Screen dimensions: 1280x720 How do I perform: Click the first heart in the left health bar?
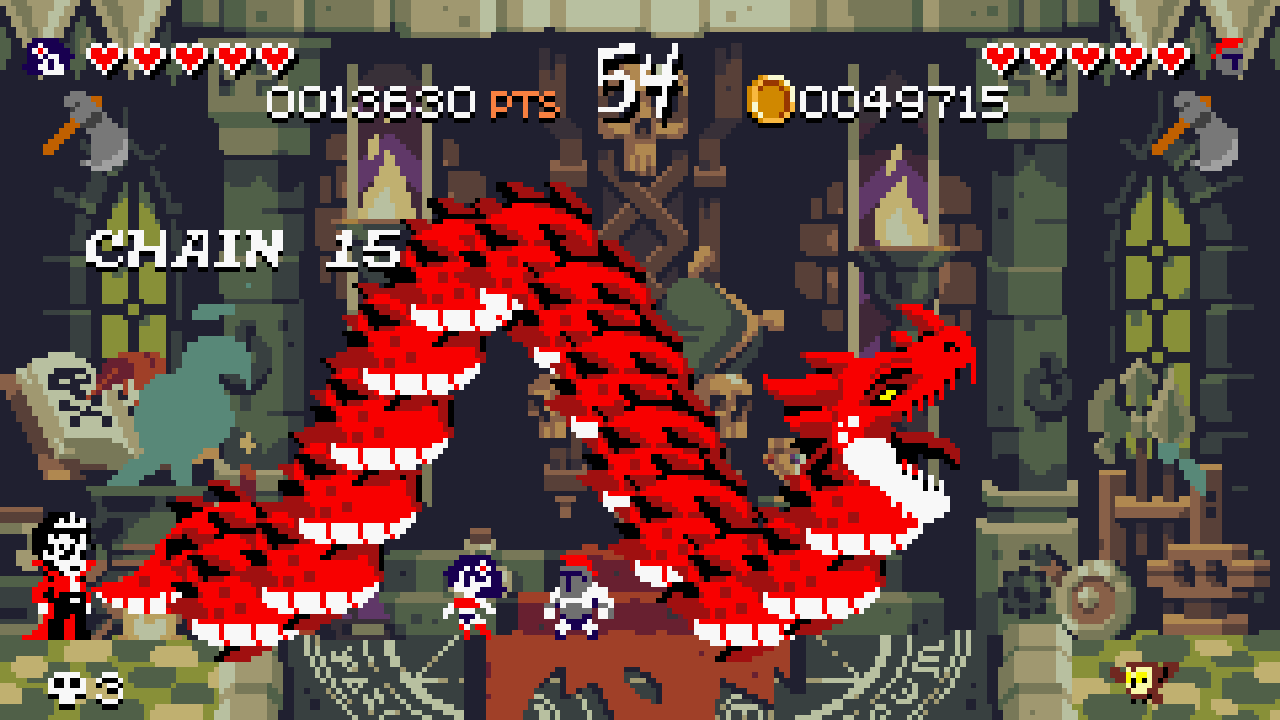coord(103,57)
